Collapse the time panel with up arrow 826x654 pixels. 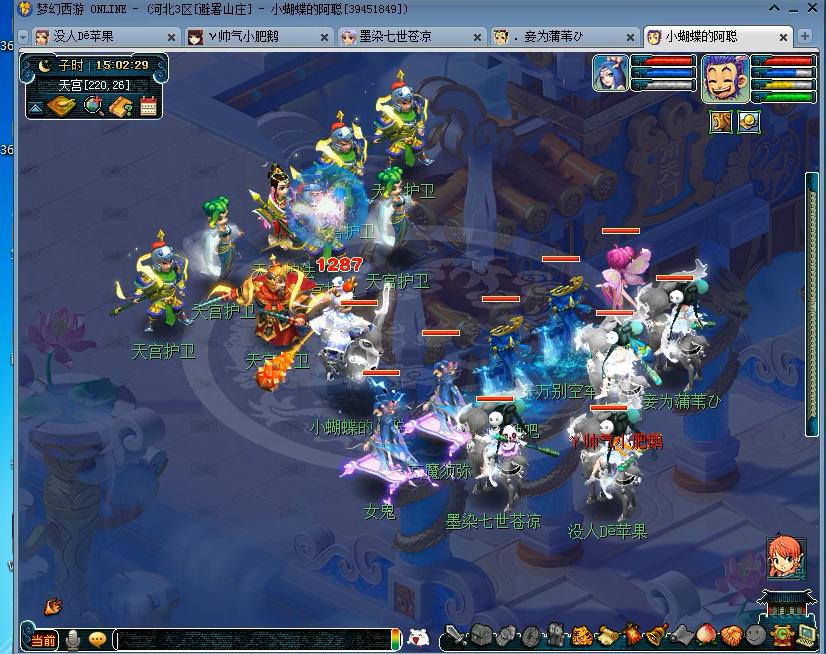[x=36, y=106]
